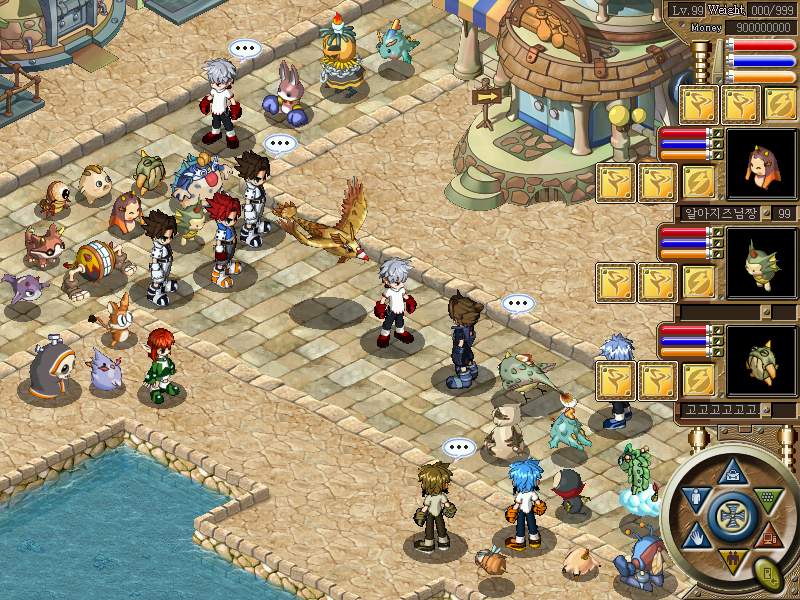Screen dimensions: 800x600
Task: Select the green grid triangle on the wheel
Action: pos(767,497)
